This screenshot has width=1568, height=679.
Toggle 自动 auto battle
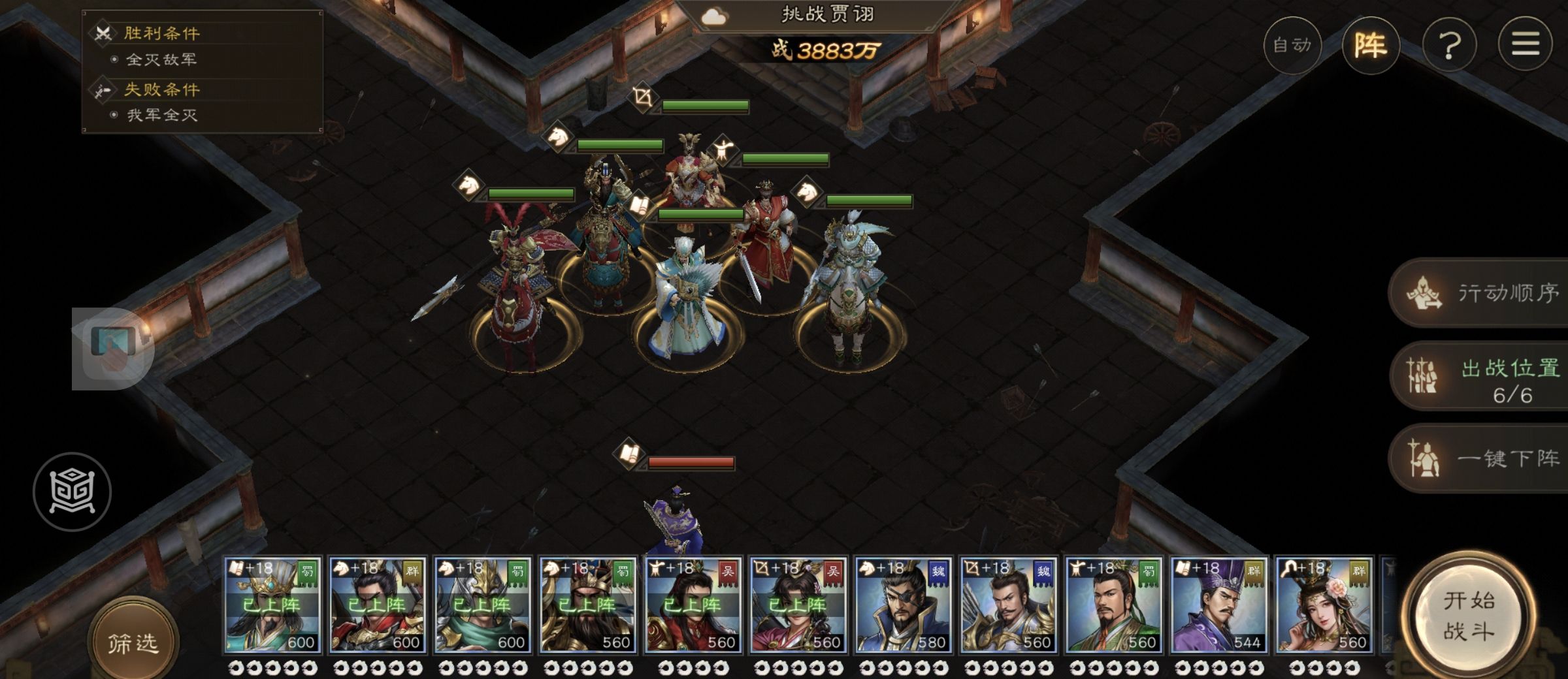pos(1292,45)
